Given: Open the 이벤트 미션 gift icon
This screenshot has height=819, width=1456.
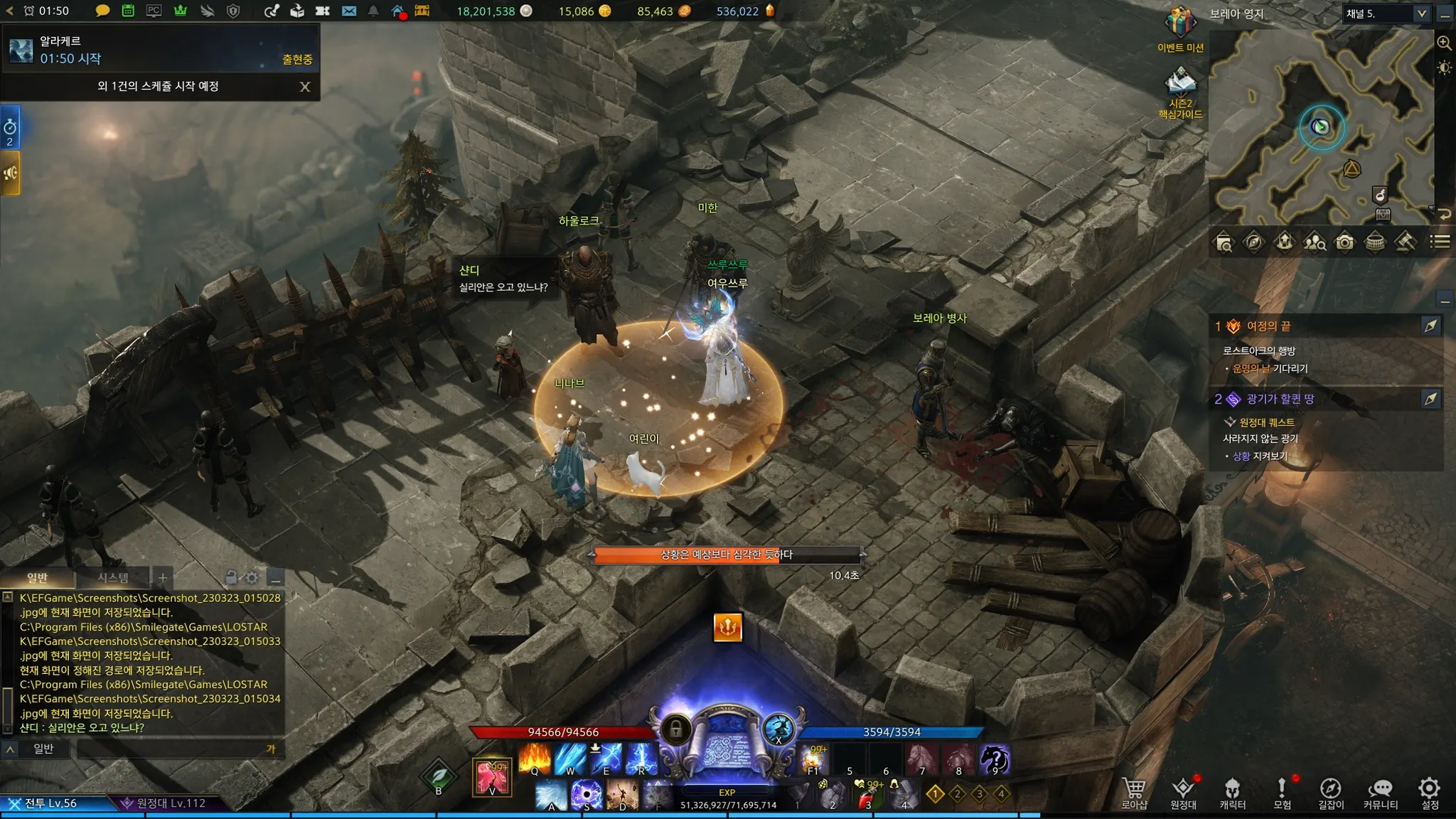Looking at the screenshot, I should pyautogui.click(x=1180, y=28).
